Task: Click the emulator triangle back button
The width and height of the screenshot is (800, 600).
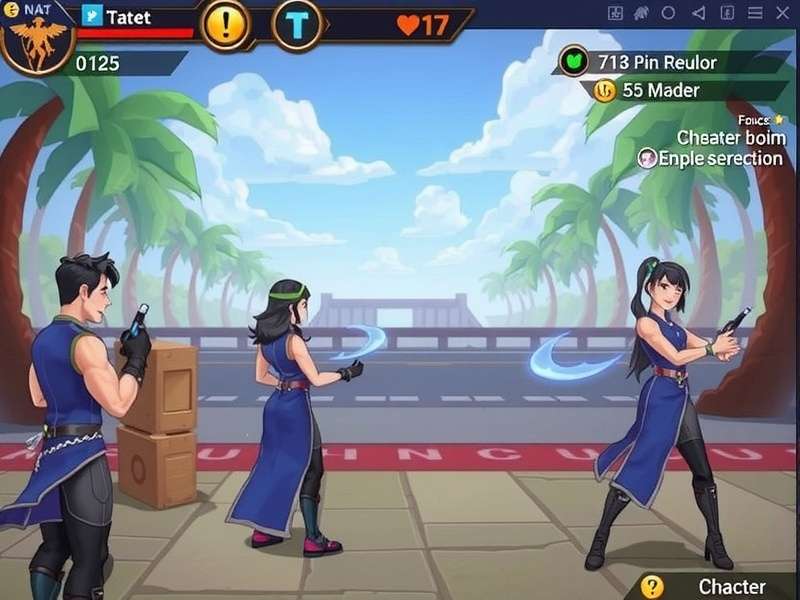Action: pos(698,14)
